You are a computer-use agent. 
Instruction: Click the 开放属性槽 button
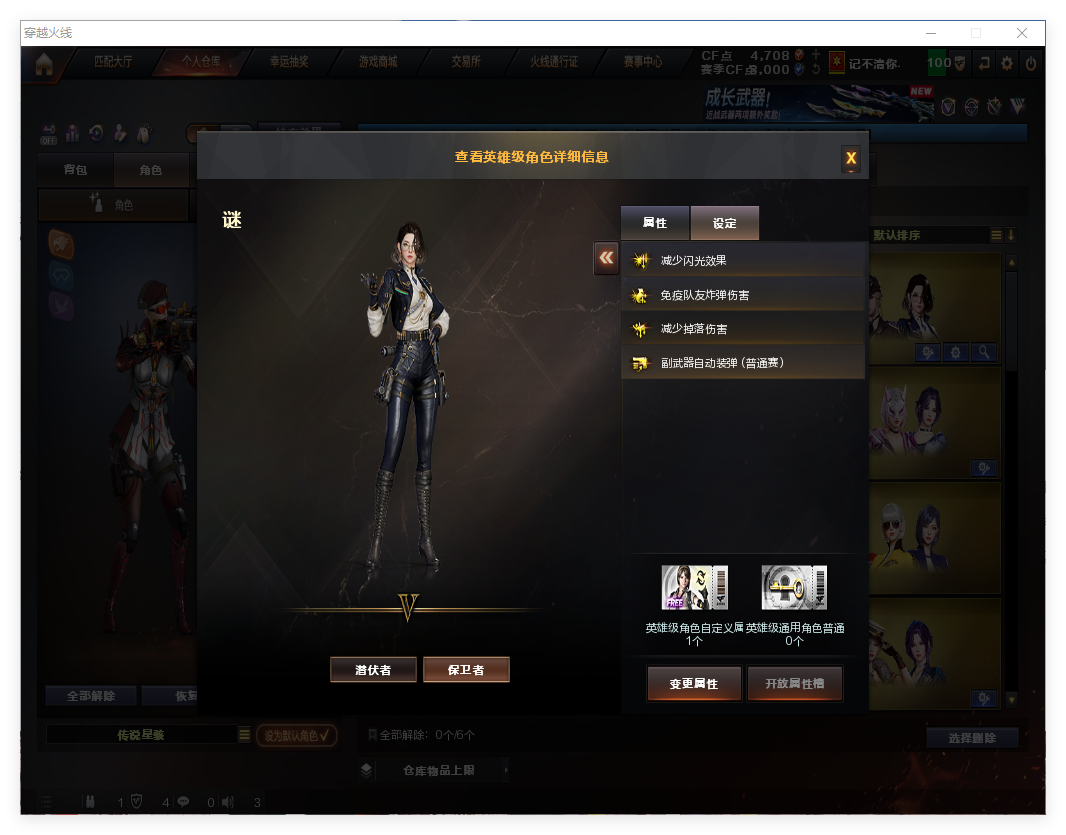tap(795, 684)
